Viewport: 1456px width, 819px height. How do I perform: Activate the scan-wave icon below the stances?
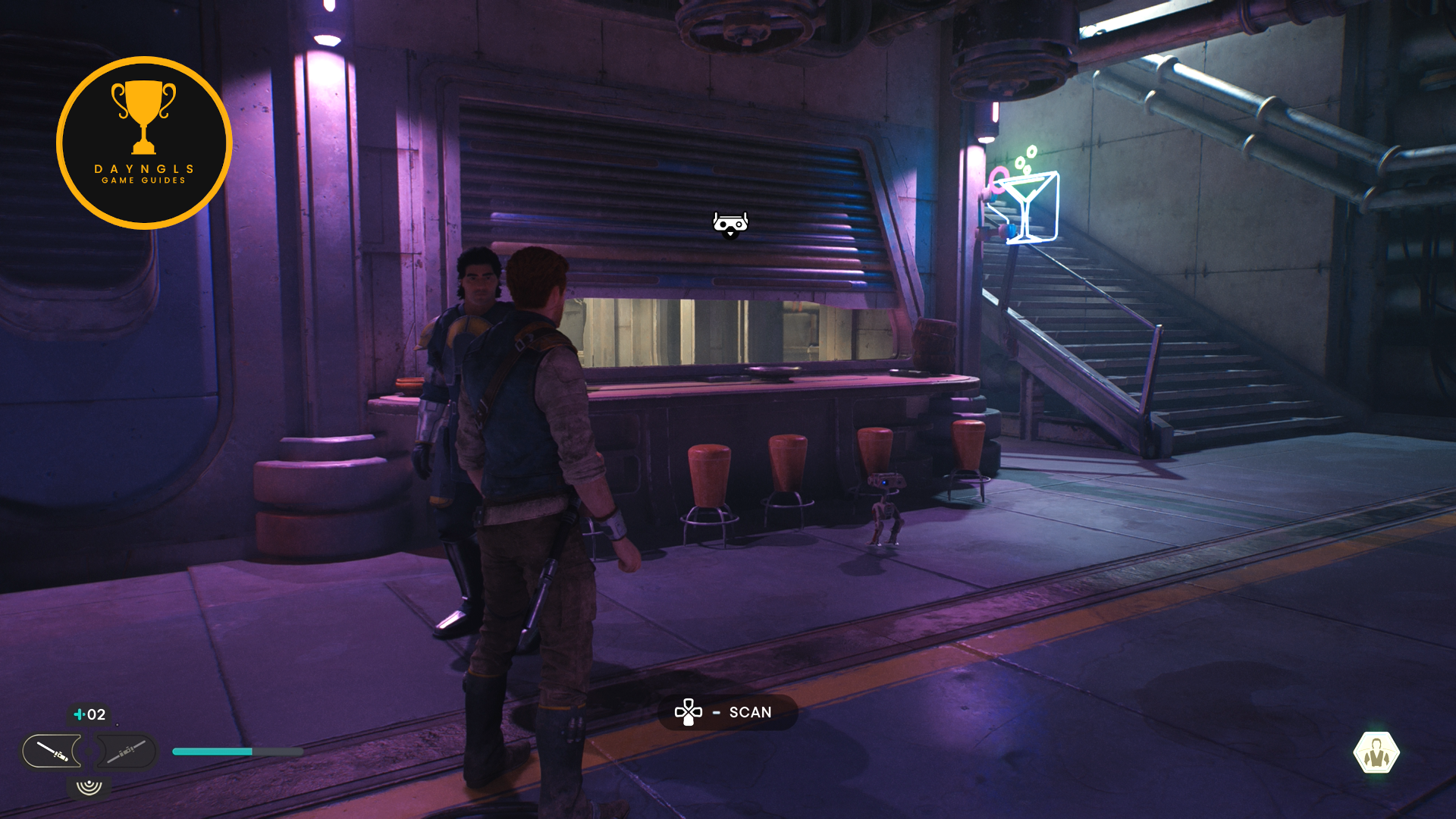[89, 786]
